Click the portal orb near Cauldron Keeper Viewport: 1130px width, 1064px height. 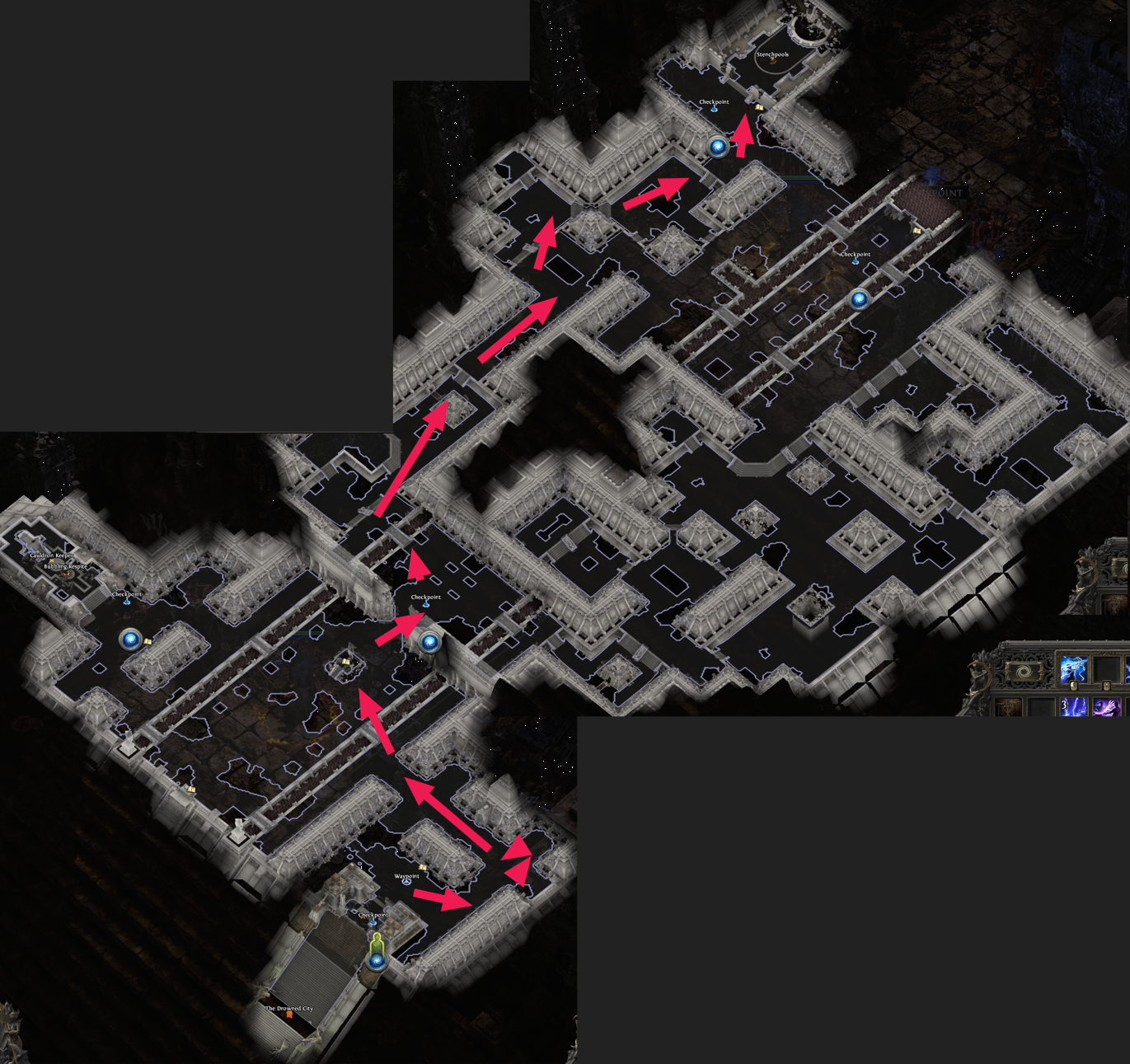click(x=130, y=639)
